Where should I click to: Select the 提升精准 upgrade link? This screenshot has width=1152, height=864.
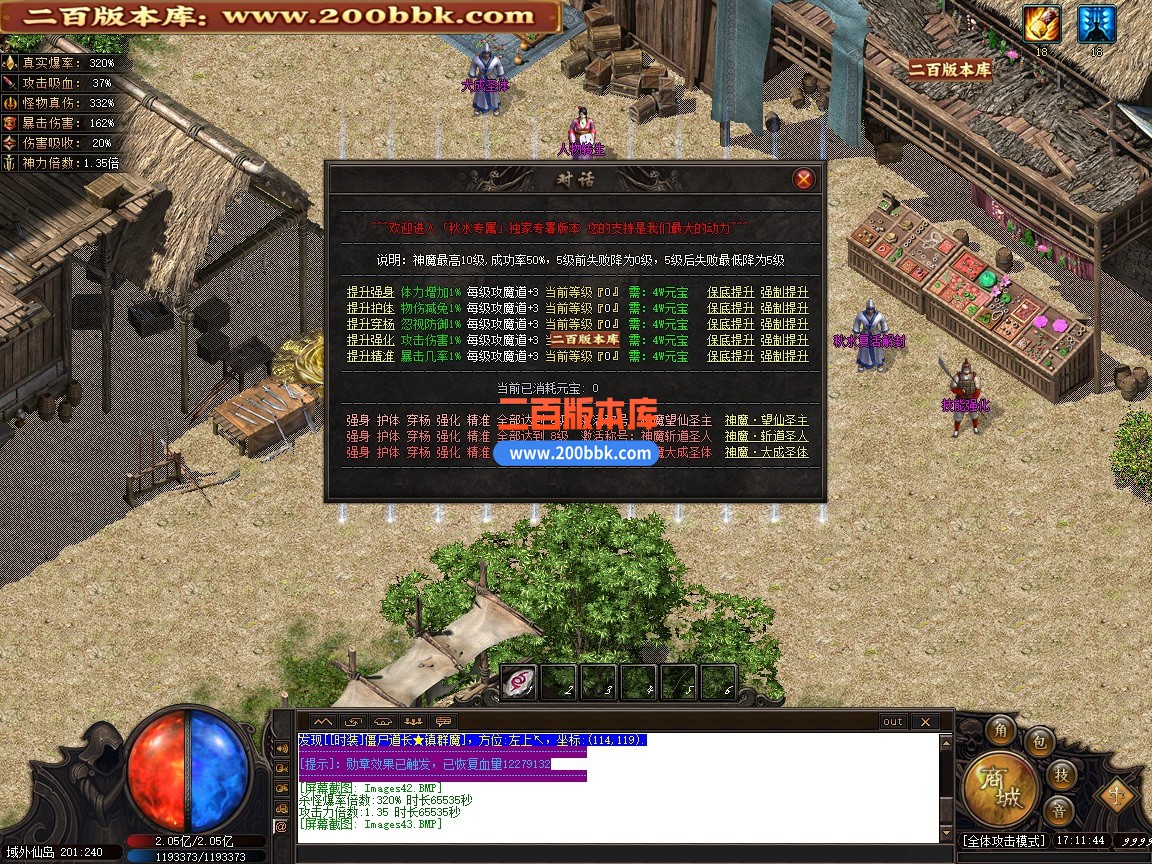pos(370,356)
